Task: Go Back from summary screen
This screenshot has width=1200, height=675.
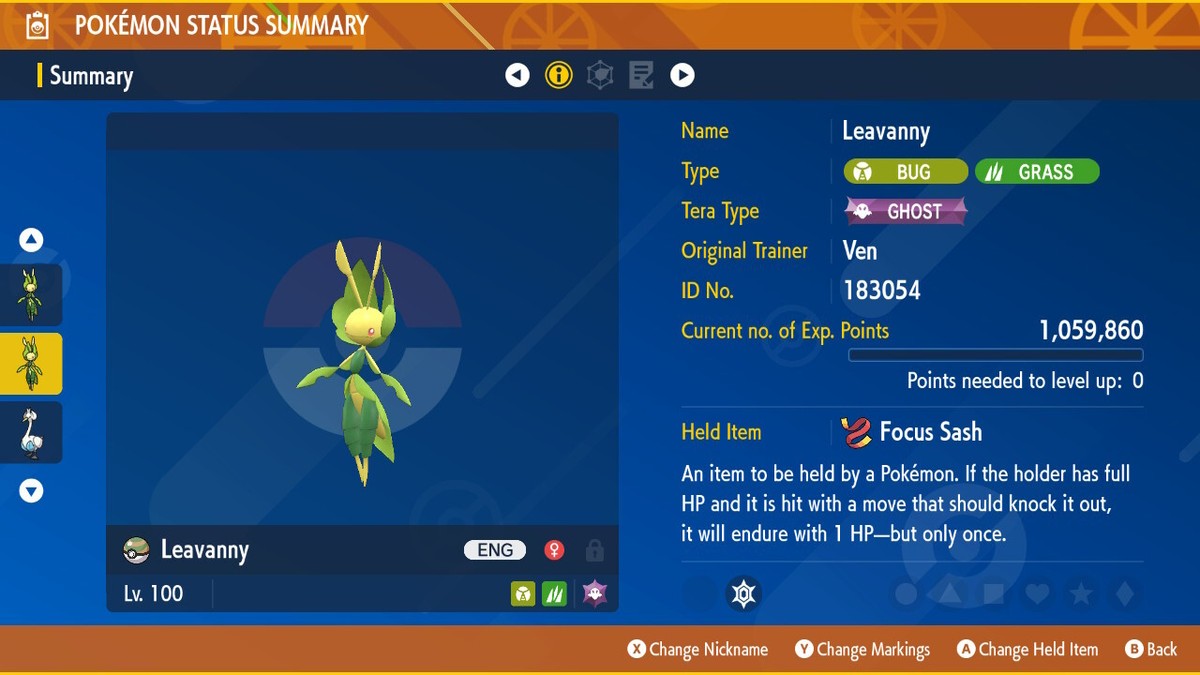Action: point(1151,649)
